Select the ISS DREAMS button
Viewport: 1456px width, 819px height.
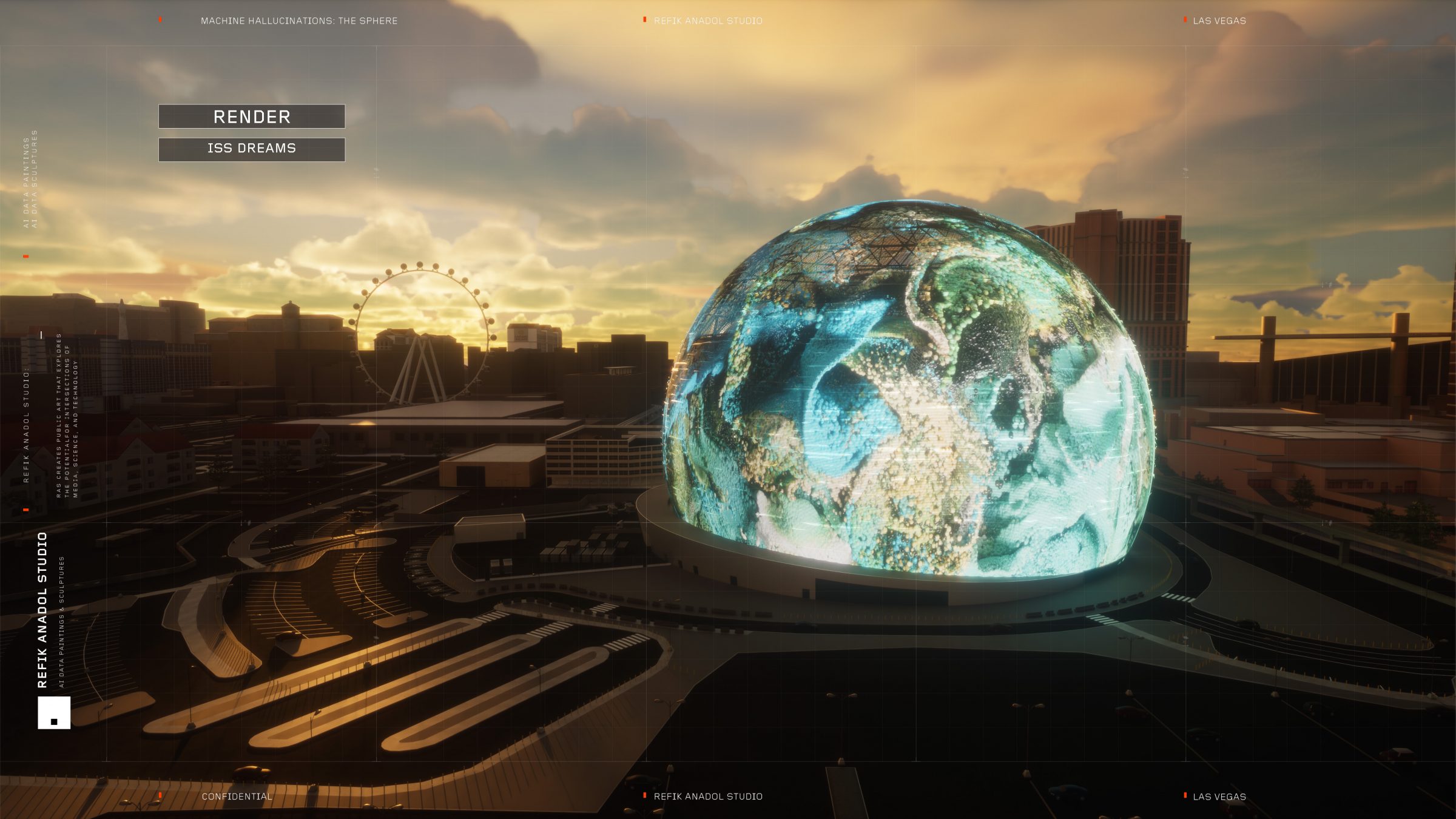coord(252,149)
